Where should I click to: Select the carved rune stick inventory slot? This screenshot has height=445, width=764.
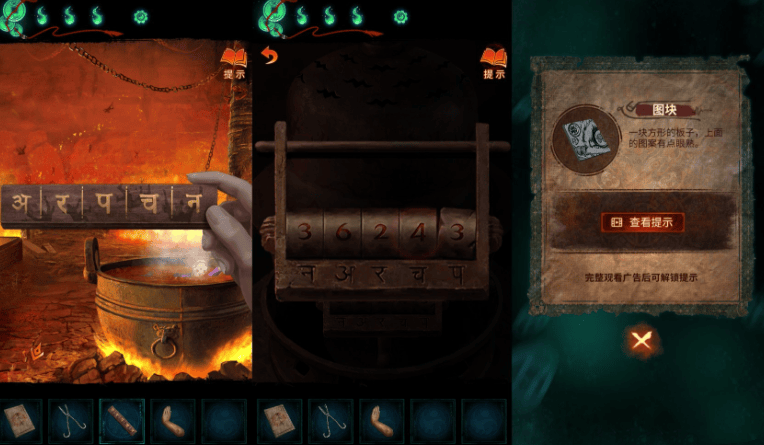point(122,421)
